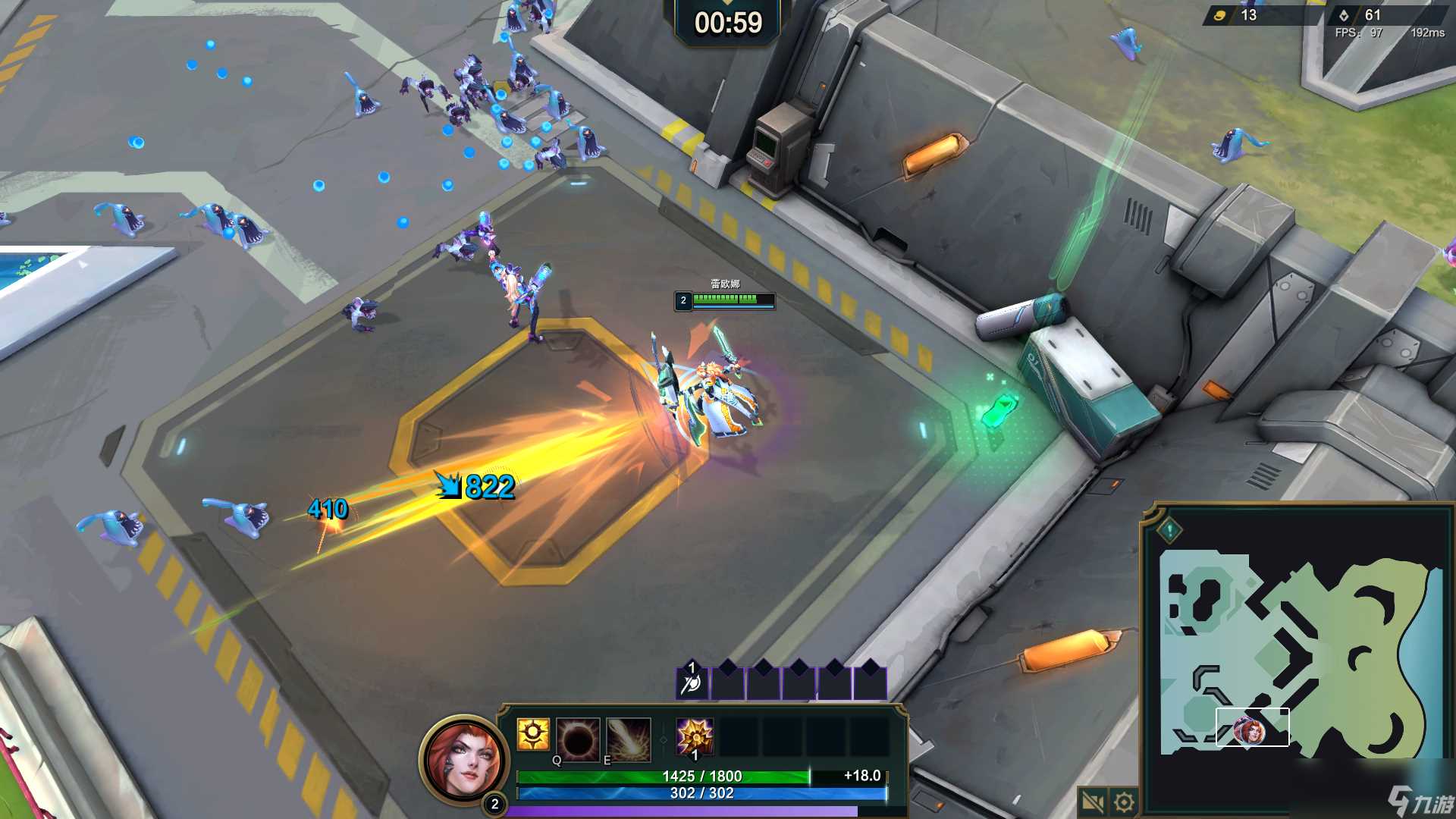Use the sunburst item in slot 1
The width and height of the screenshot is (1456, 819).
(x=694, y=737)
